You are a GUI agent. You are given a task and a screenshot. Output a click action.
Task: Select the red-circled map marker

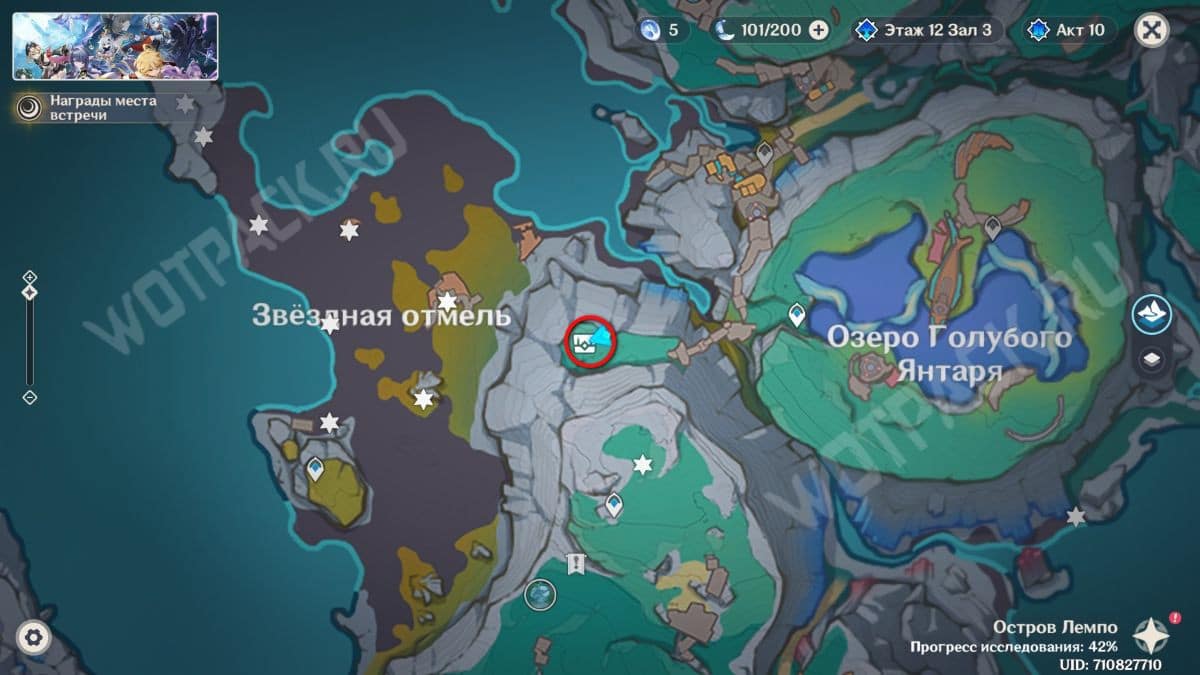point(590,343)
